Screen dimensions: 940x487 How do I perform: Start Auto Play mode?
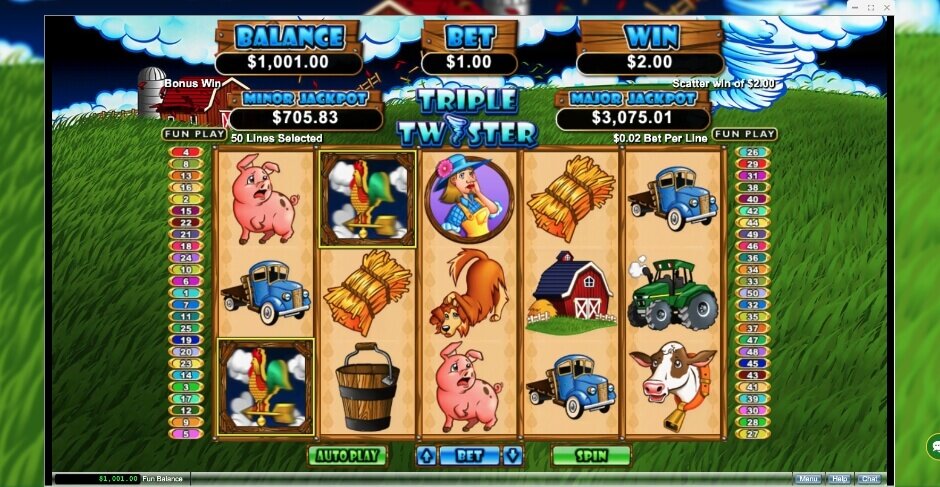[x=347, y=456]
